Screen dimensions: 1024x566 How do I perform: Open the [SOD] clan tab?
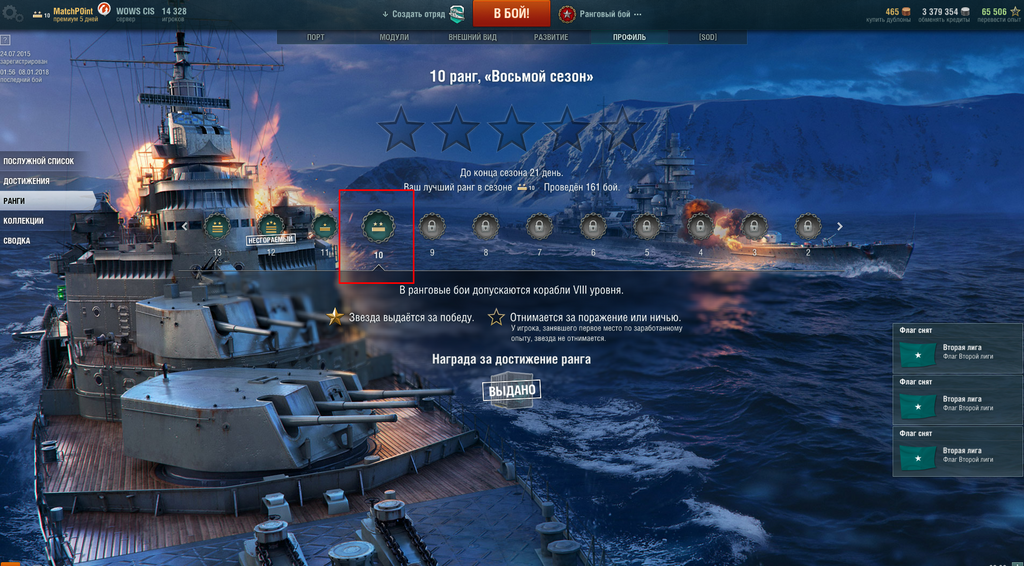point(707,37)
